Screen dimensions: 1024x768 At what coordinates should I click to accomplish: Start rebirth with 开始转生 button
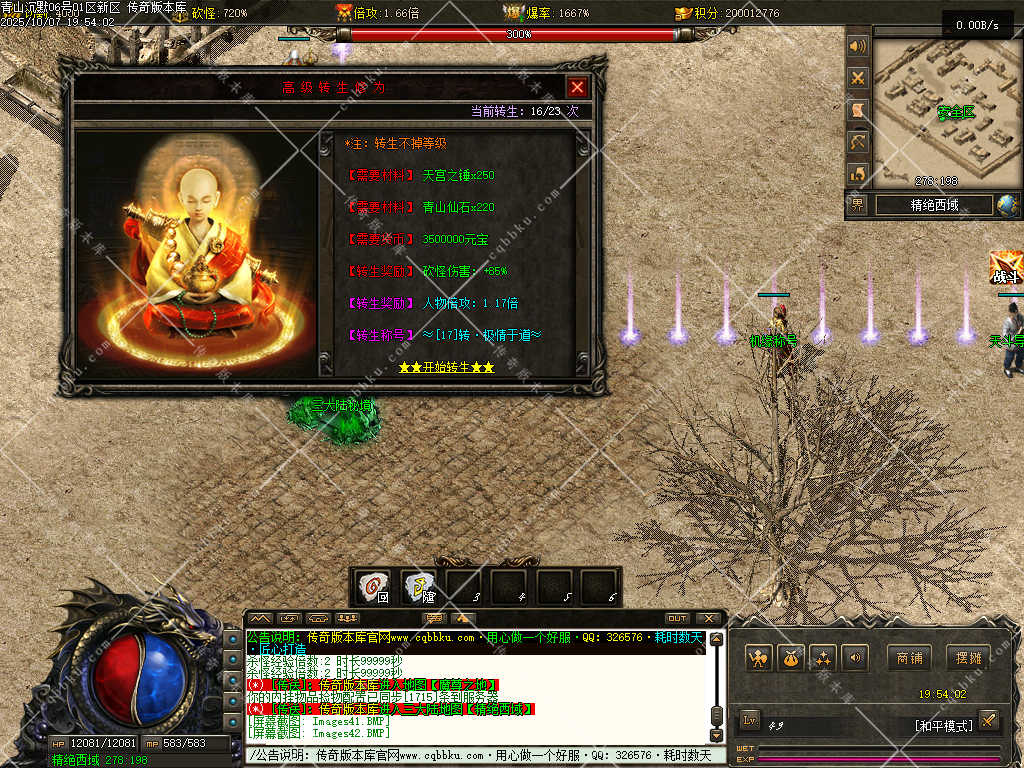coord(446,367)
